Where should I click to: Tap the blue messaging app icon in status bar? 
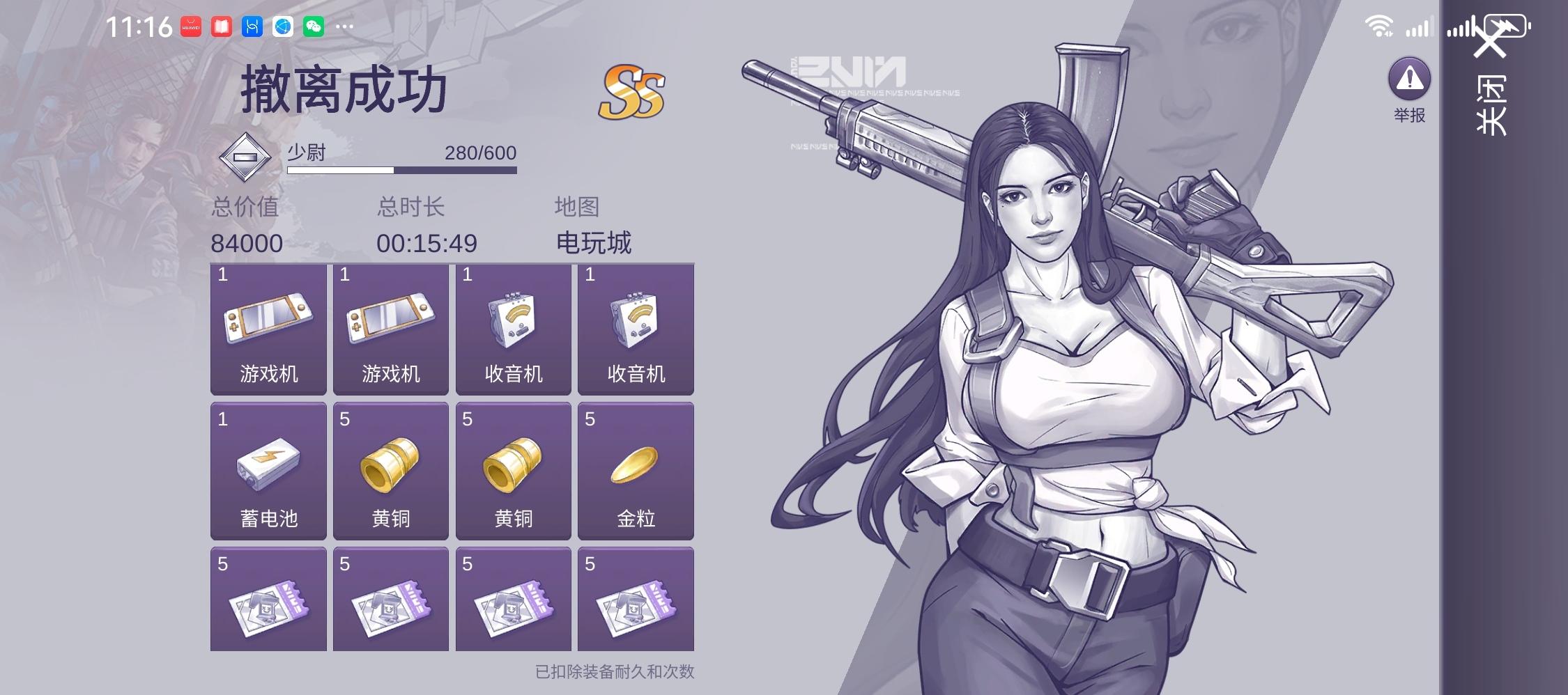click(x=252, y=26)
